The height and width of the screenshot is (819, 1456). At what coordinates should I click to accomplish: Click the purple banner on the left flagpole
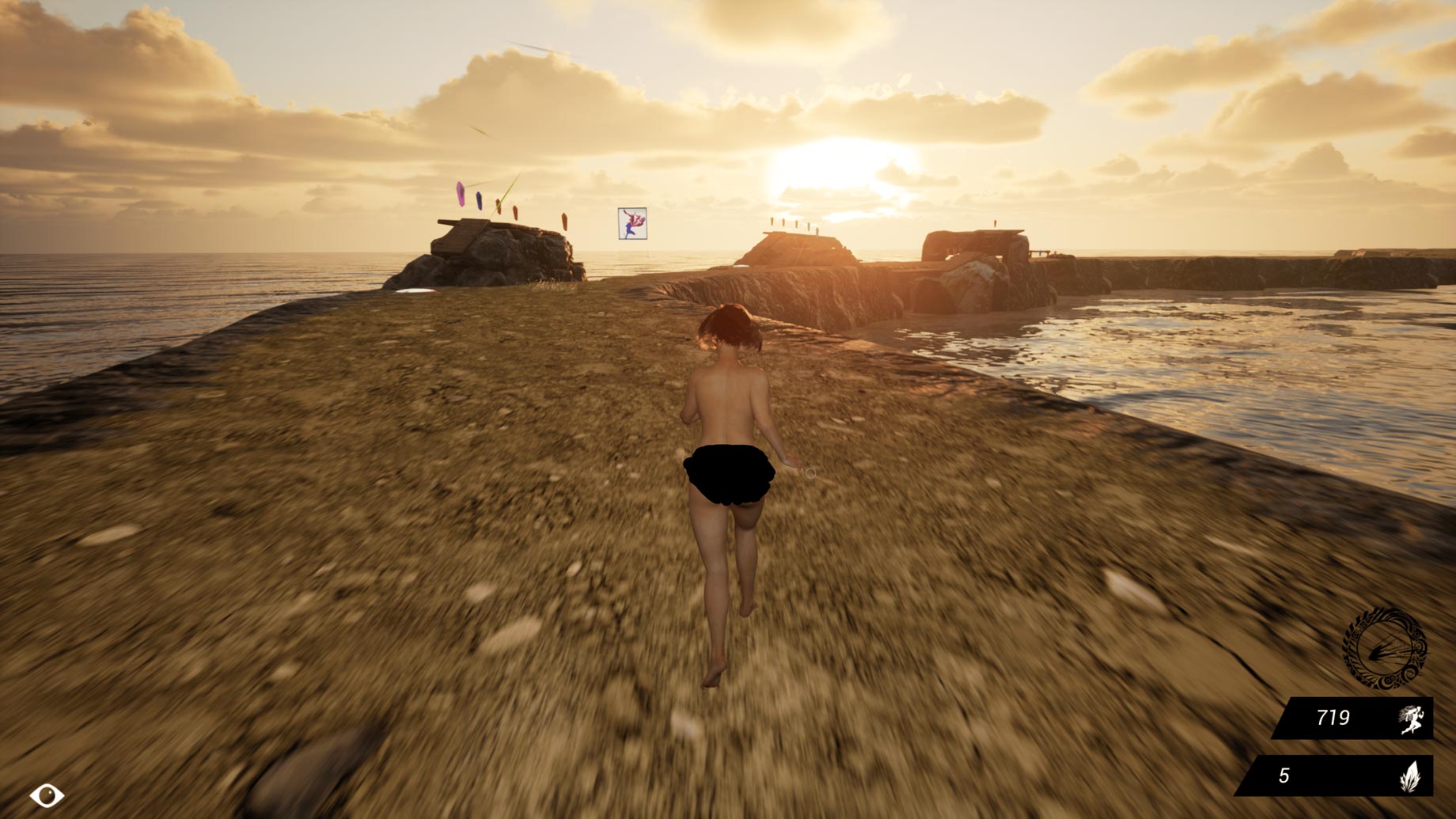(462, 192)
